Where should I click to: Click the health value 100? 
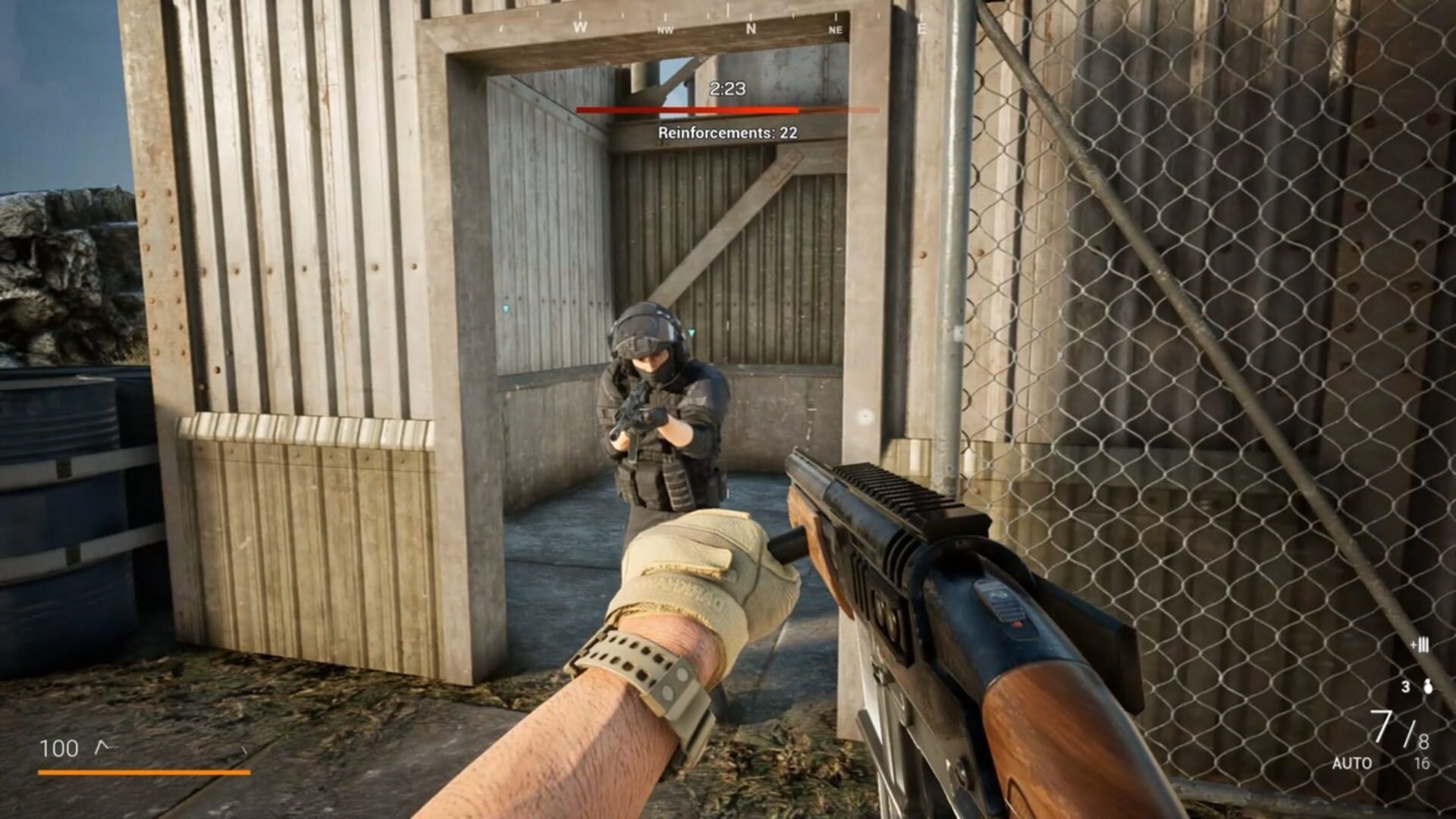(x=61, y=747)
